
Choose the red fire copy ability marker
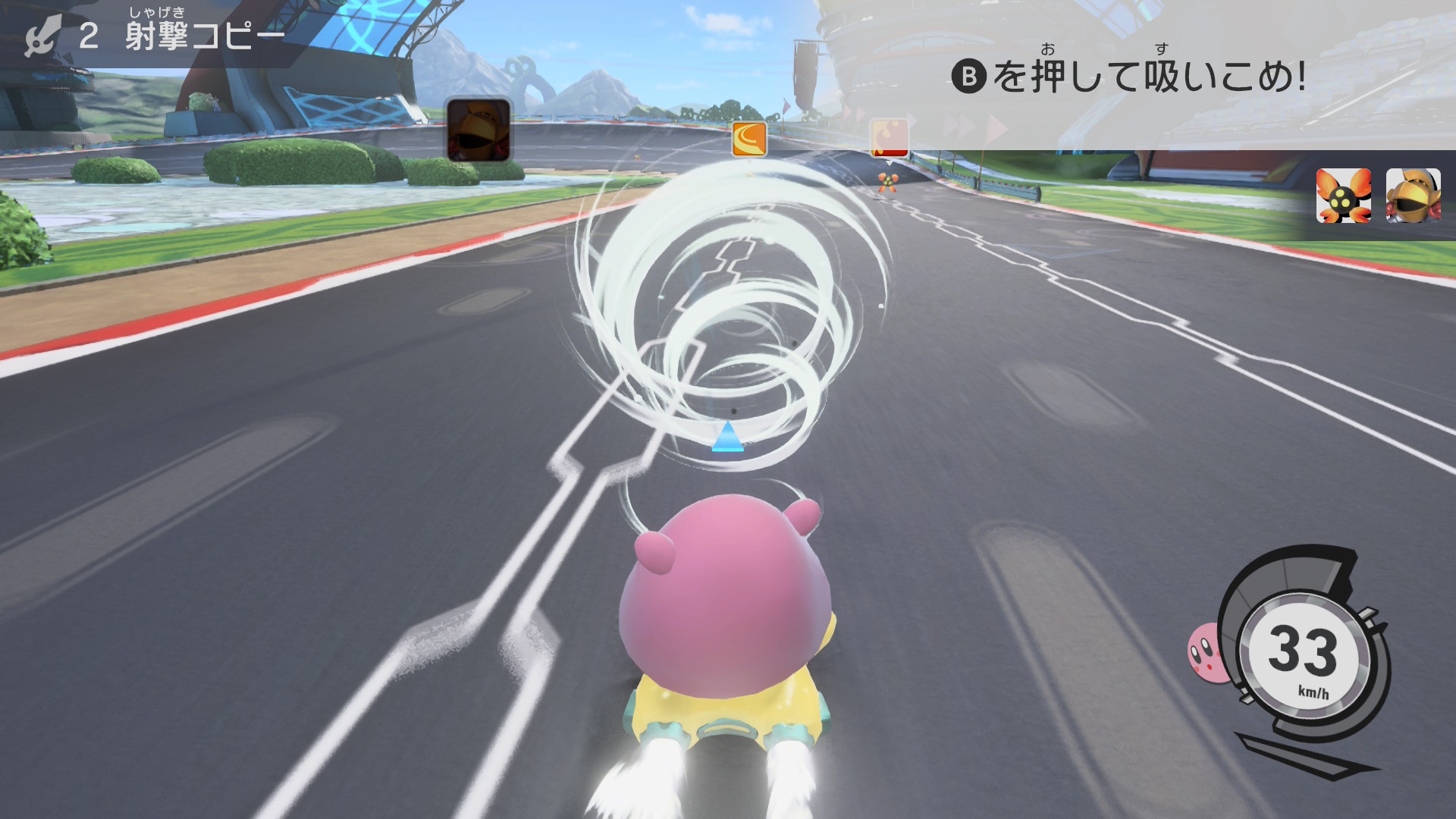[889, 138]
